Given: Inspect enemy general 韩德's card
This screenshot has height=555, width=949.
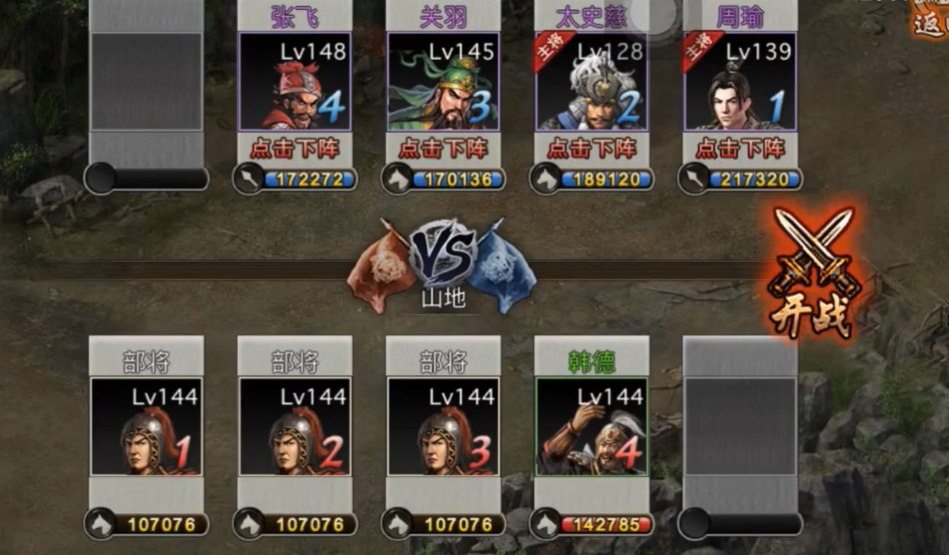Looking at the screenshot, I should [591, 426].
